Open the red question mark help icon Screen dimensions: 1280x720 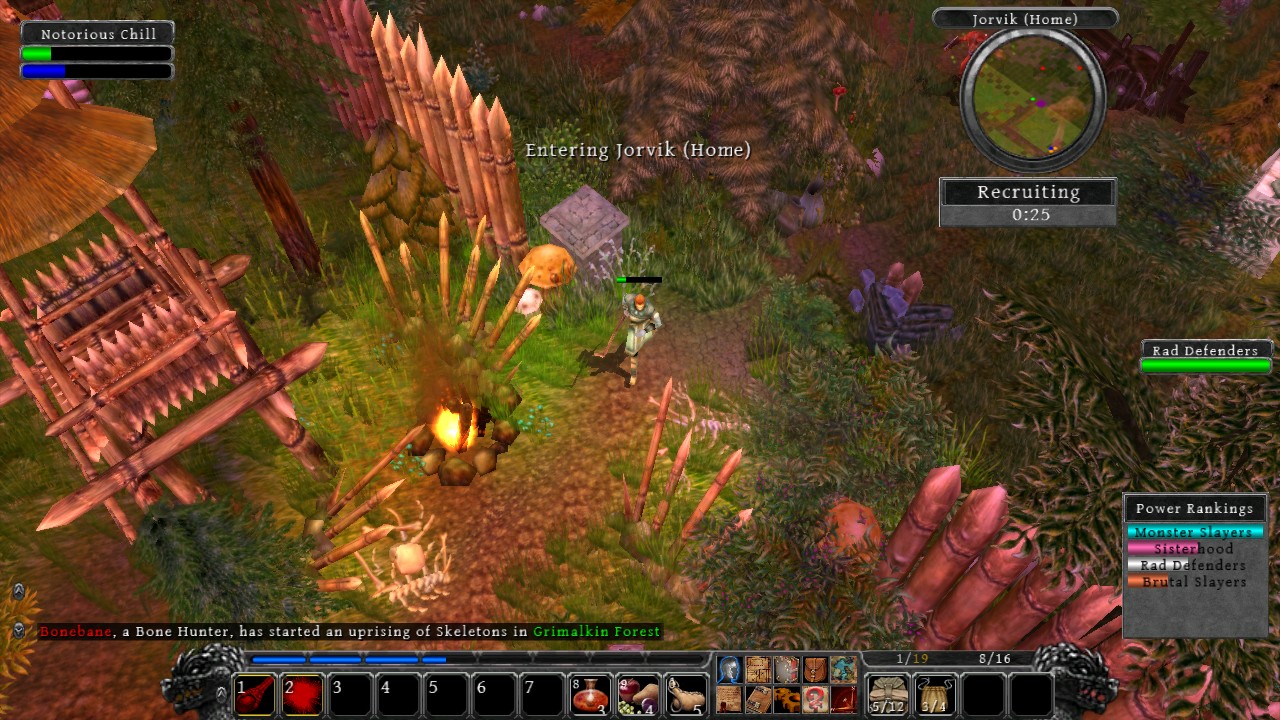coord(815,698)
